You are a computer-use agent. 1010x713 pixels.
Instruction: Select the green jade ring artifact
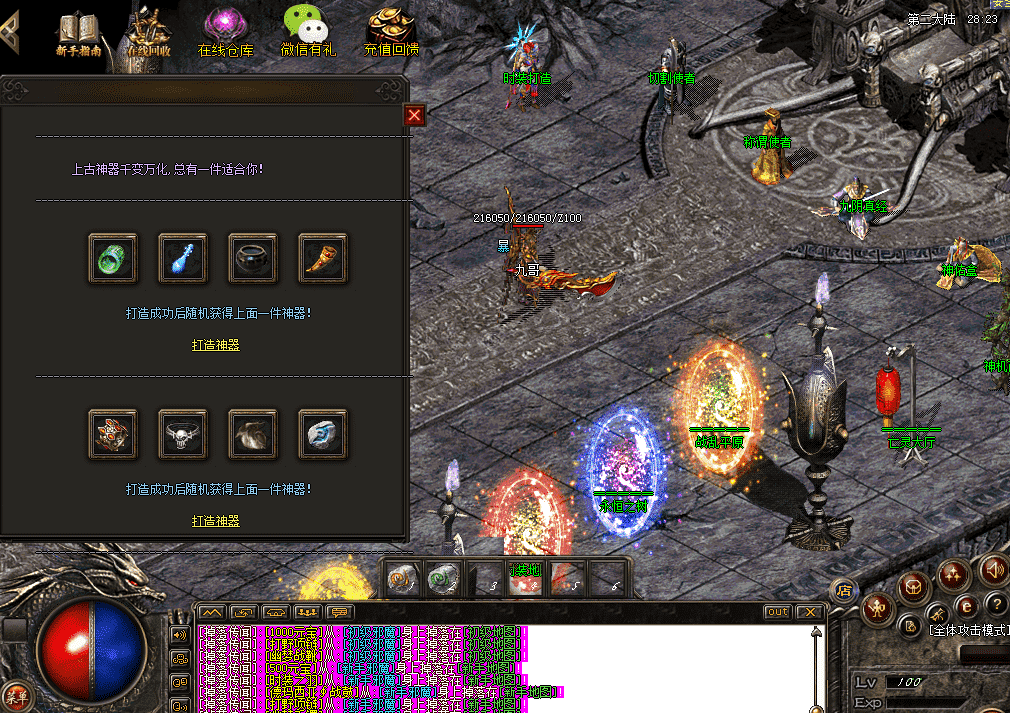[113, 259]
